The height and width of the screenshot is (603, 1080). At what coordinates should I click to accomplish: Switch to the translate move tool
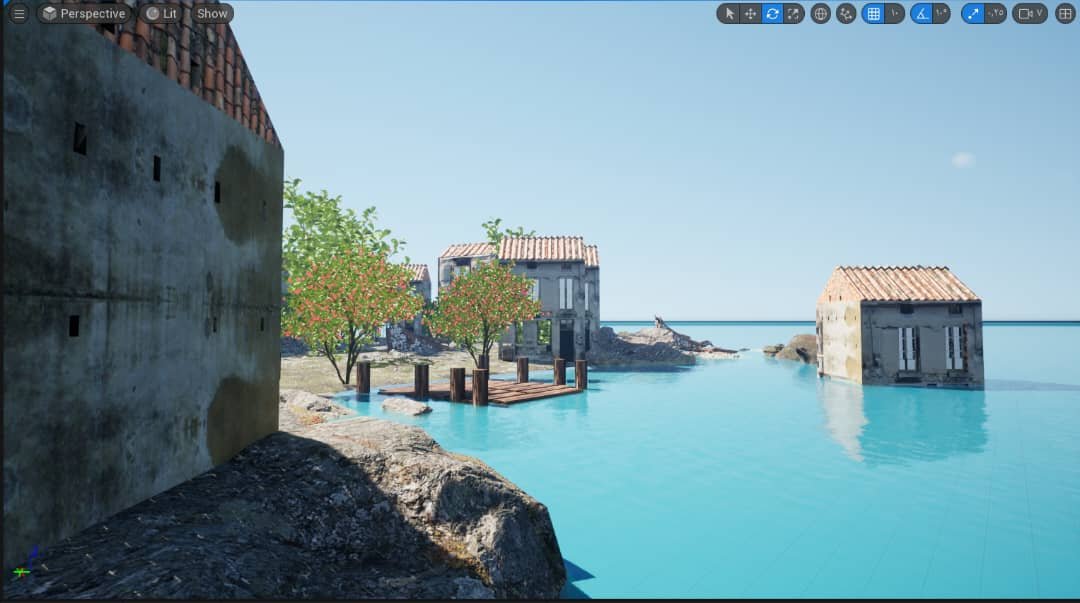point(750,14)
